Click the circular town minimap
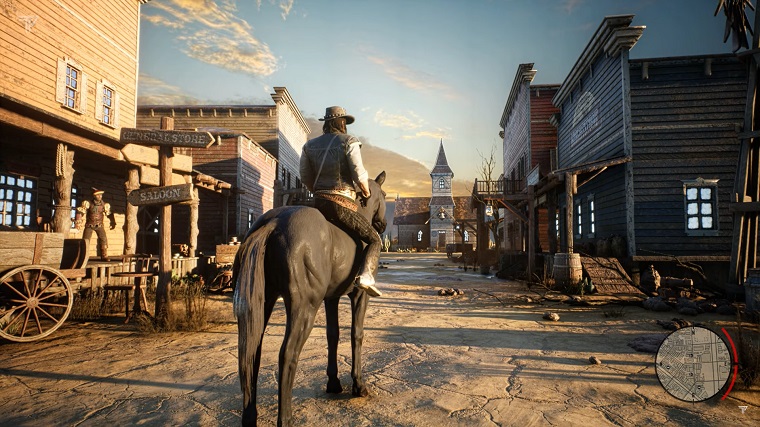The height and width of the screenshot is (427, 760). [x=694, y=363]
